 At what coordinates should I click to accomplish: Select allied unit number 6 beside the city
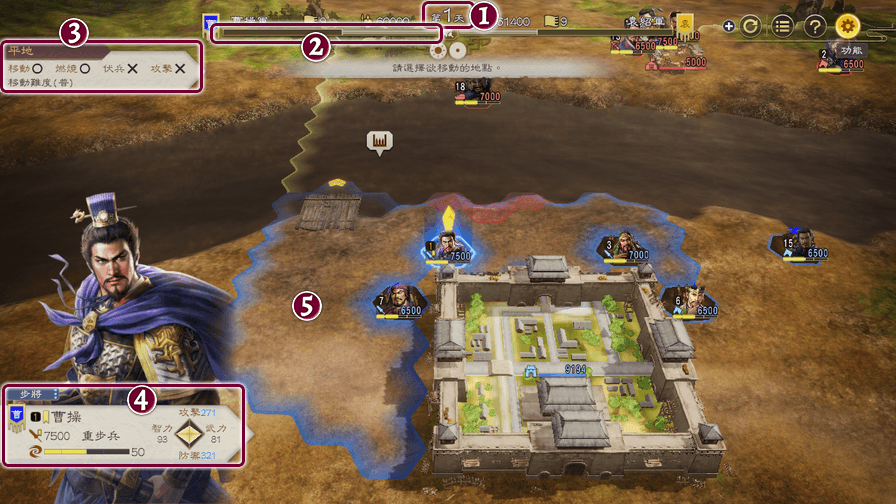coord(692,301)
